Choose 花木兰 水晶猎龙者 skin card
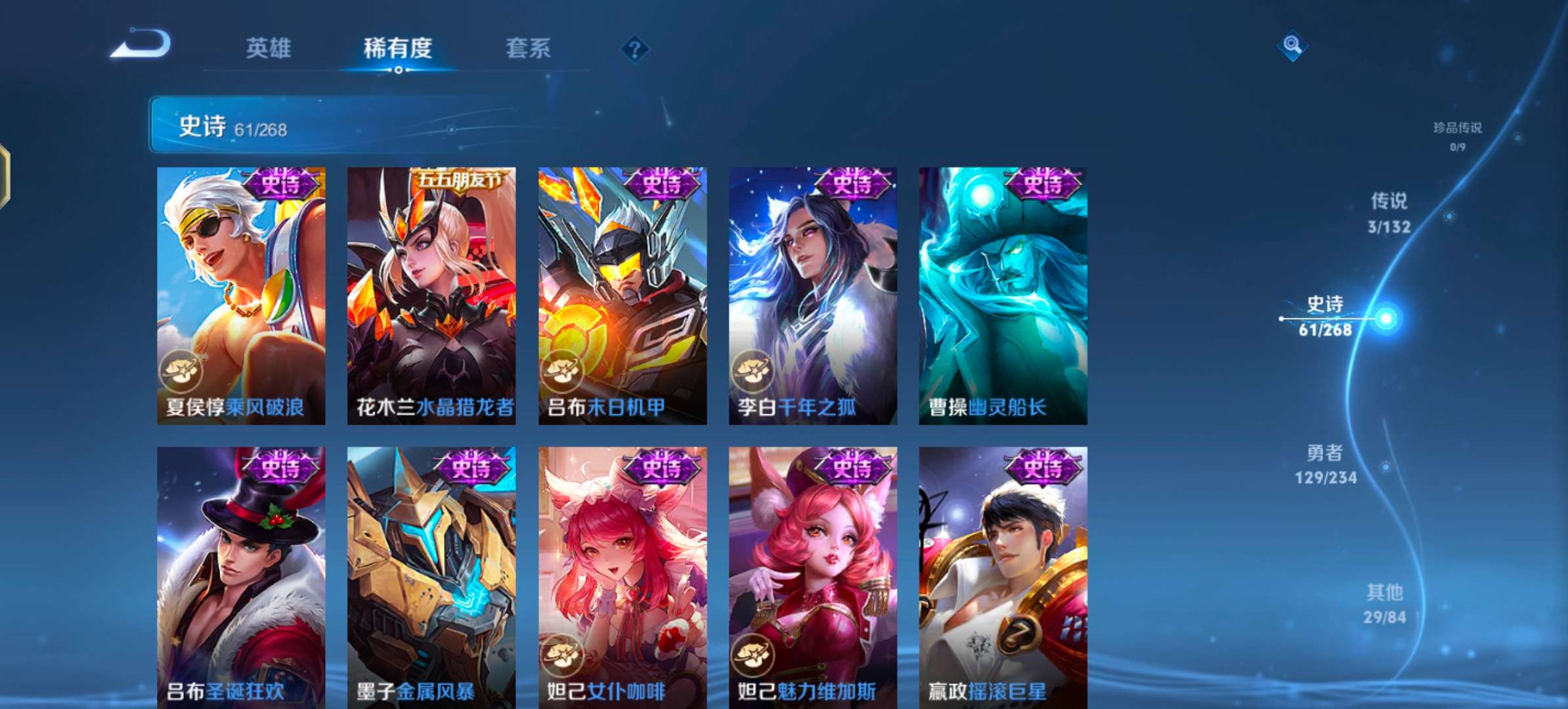This screenshot has height=709, width=1568. 431,295
